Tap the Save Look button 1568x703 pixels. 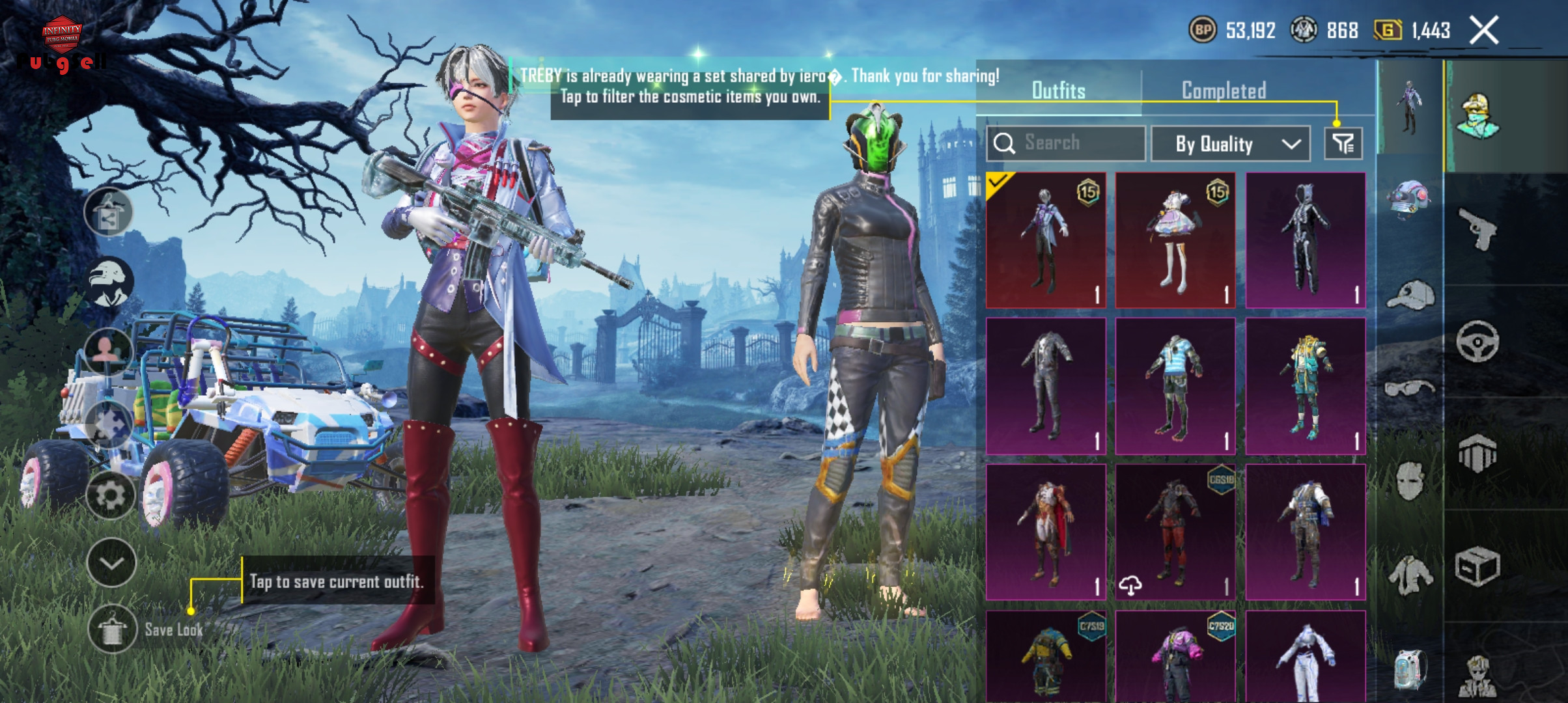click(x=112, y=629)
